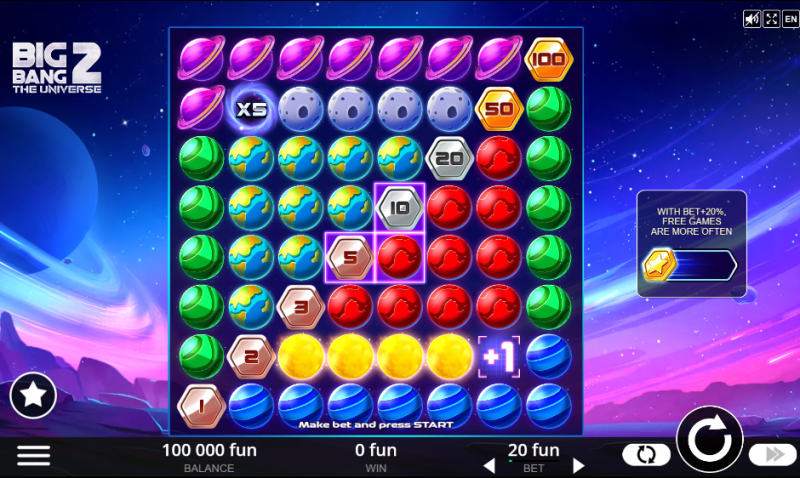Screen dimensions: 800x478
Task: Open the EN language selector
Action: [790, 19]
